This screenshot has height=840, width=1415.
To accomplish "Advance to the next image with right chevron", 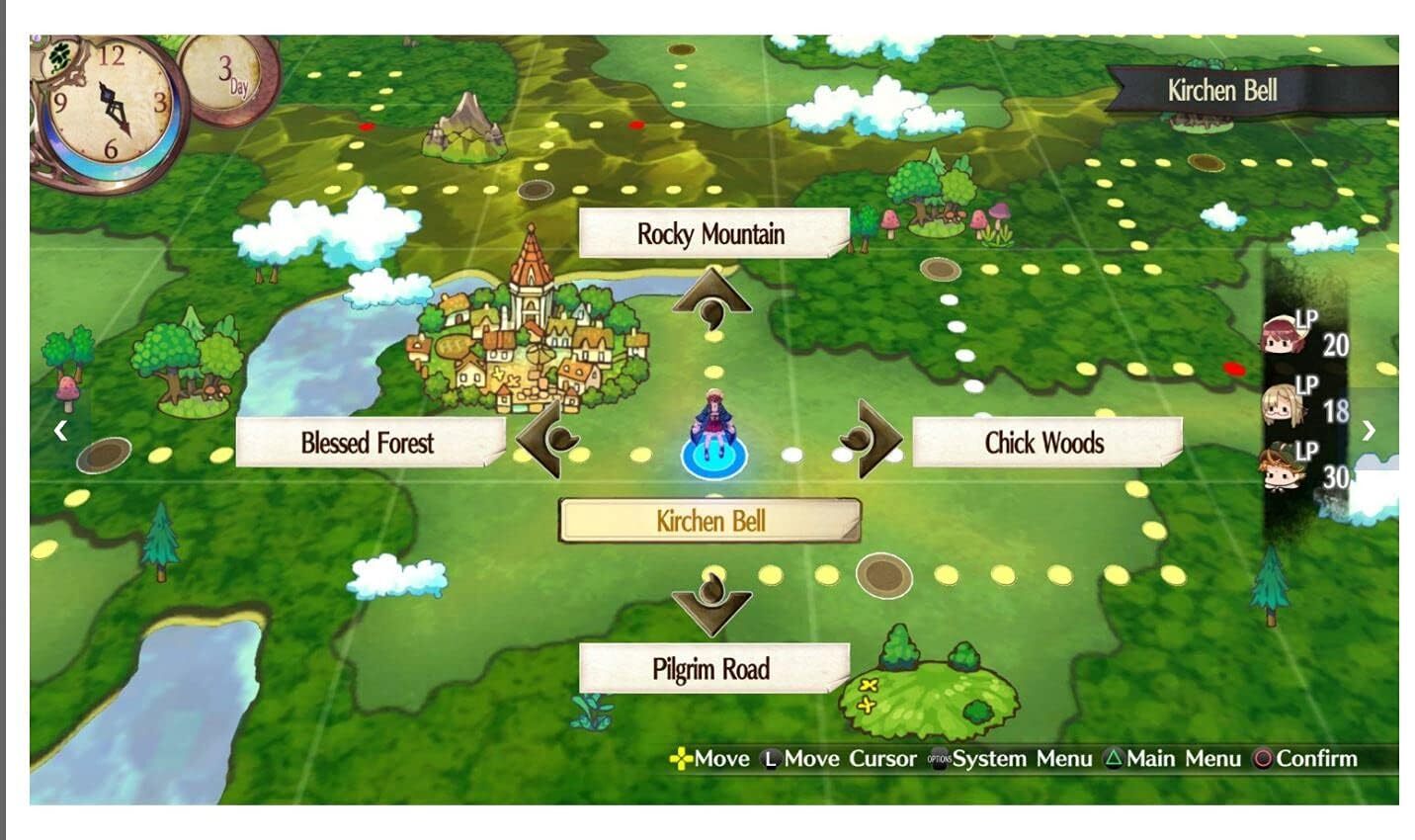I will [1369, 430].
